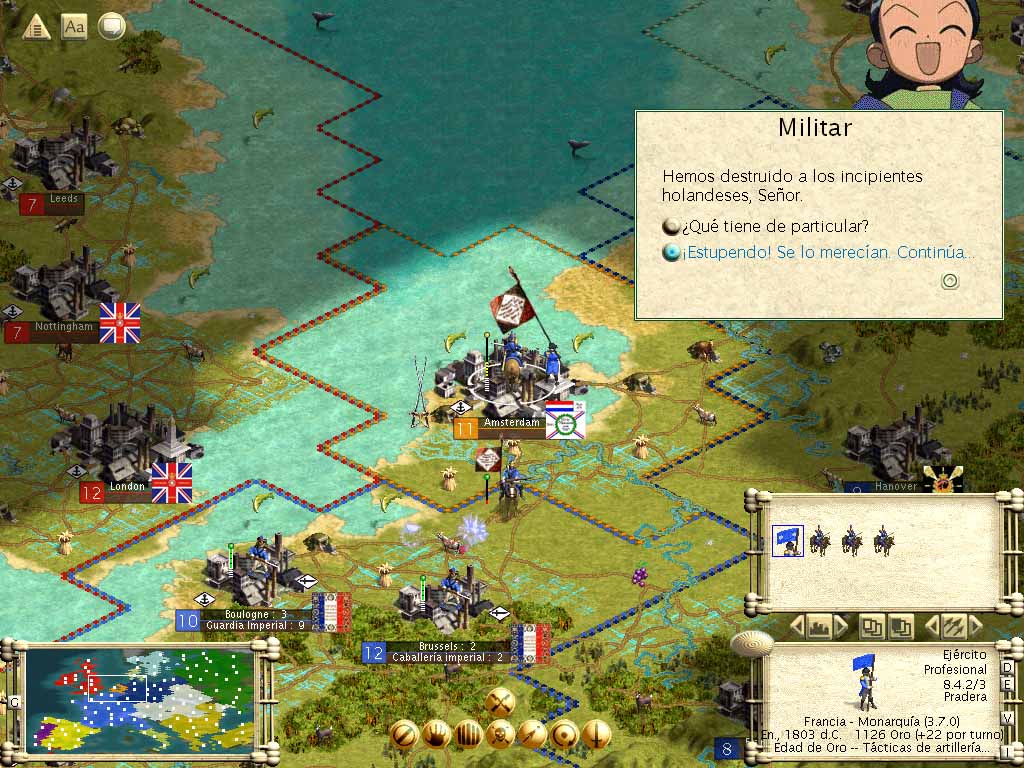Click the "V" side button
The image size is (1024, 768).
(1007, 718)
